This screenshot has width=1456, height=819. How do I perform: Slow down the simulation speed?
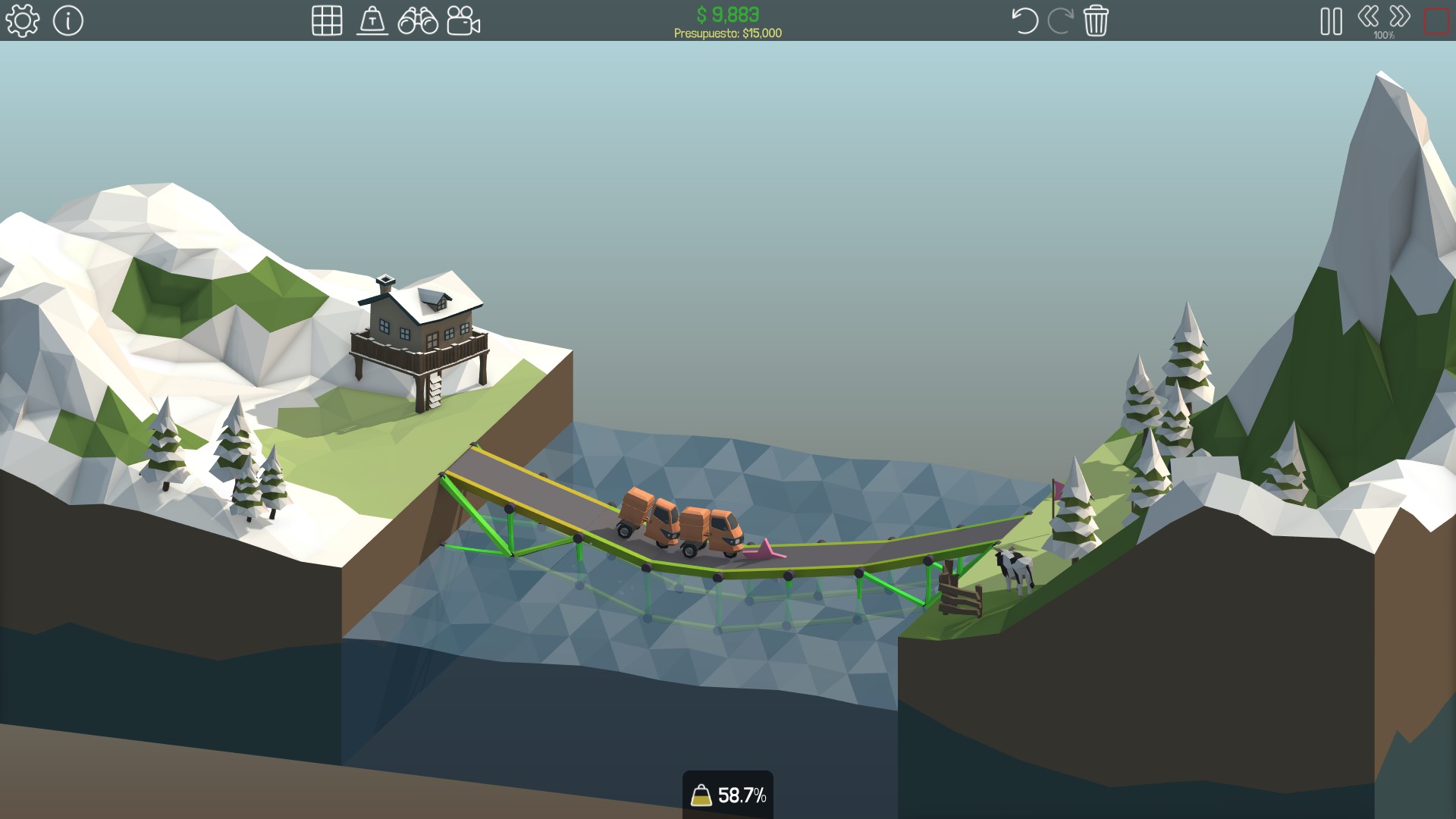click(x=1368, y=16)
